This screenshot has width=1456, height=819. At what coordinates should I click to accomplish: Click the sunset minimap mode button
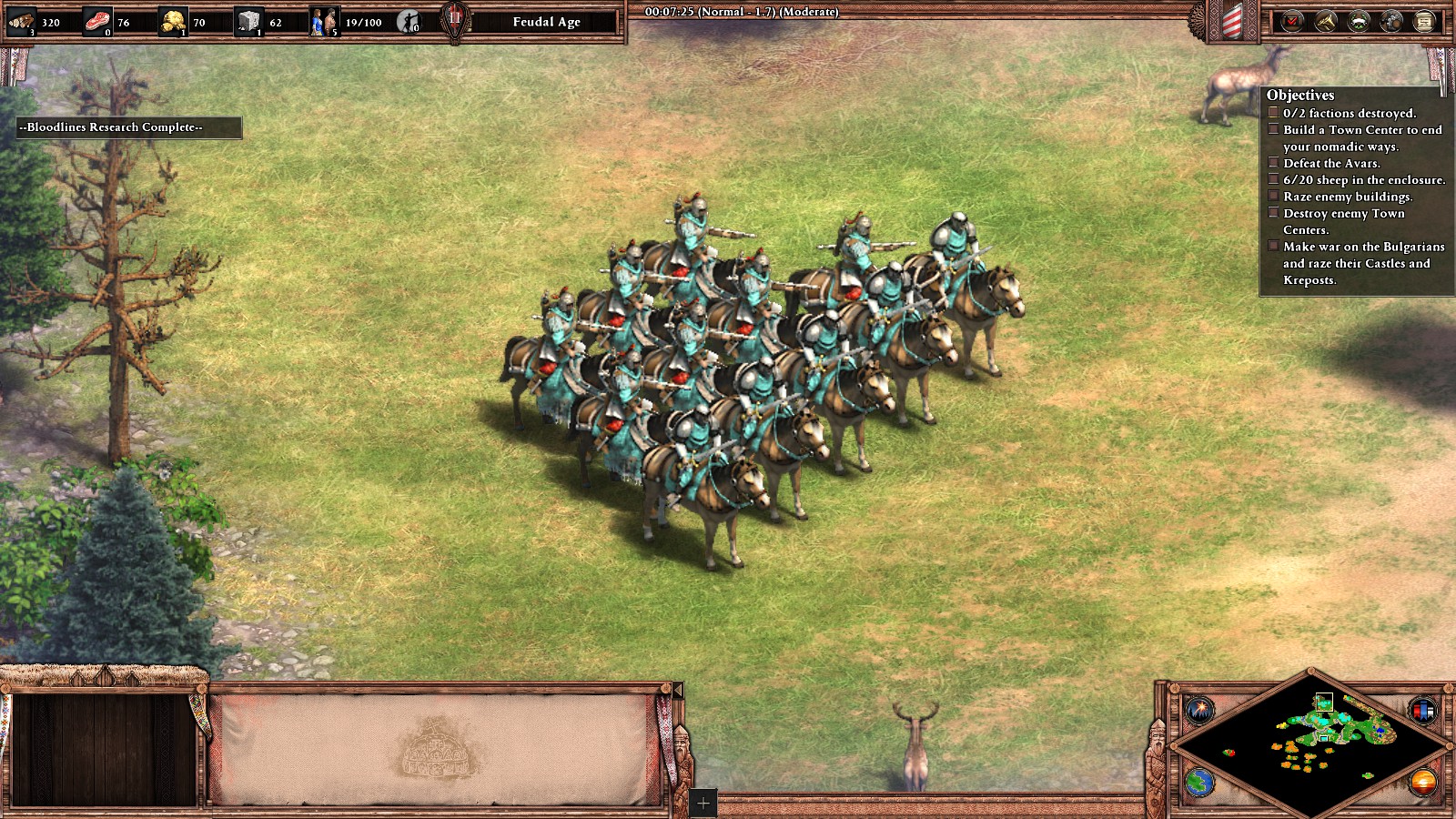tap(1422, 782)
